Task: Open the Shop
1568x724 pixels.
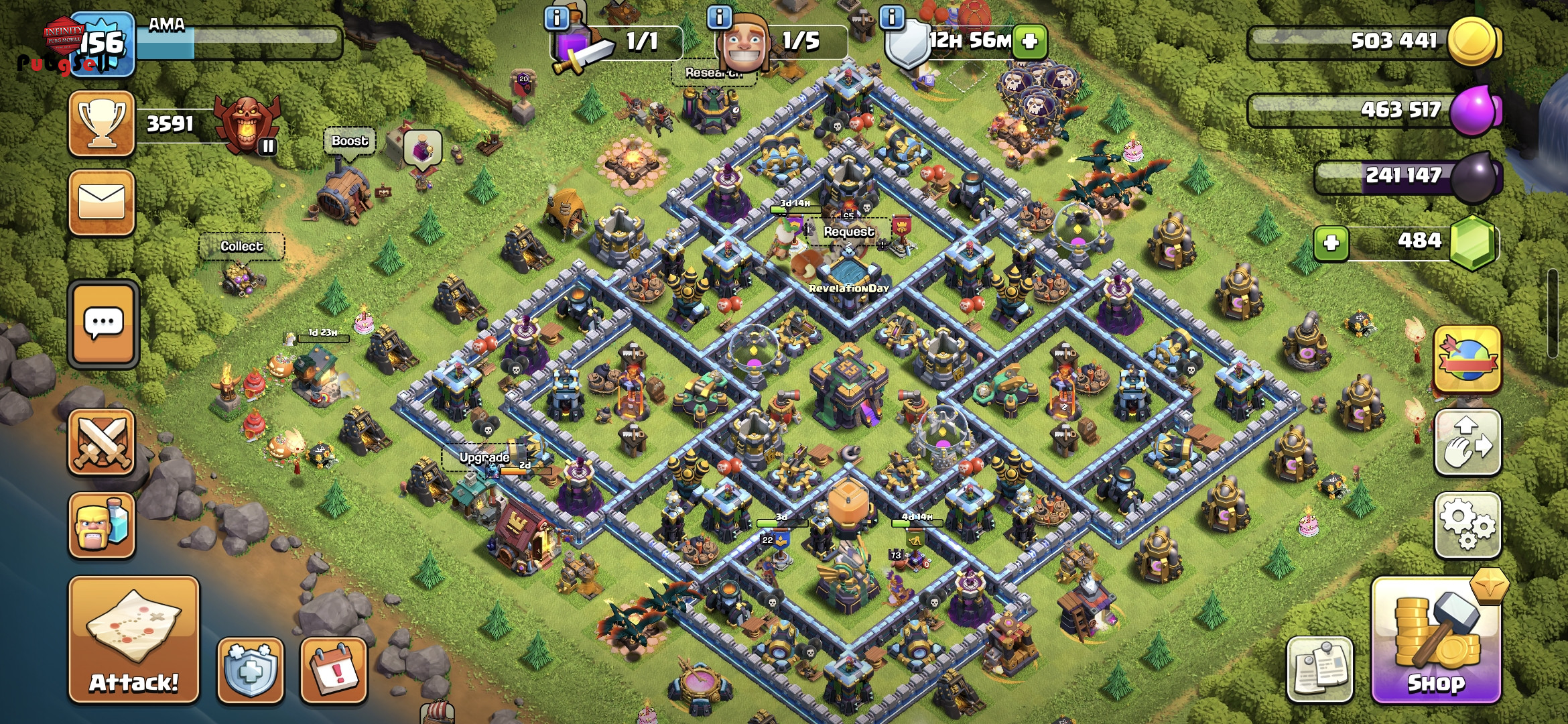Action: pyautogui.click(x=1435, y=642)
